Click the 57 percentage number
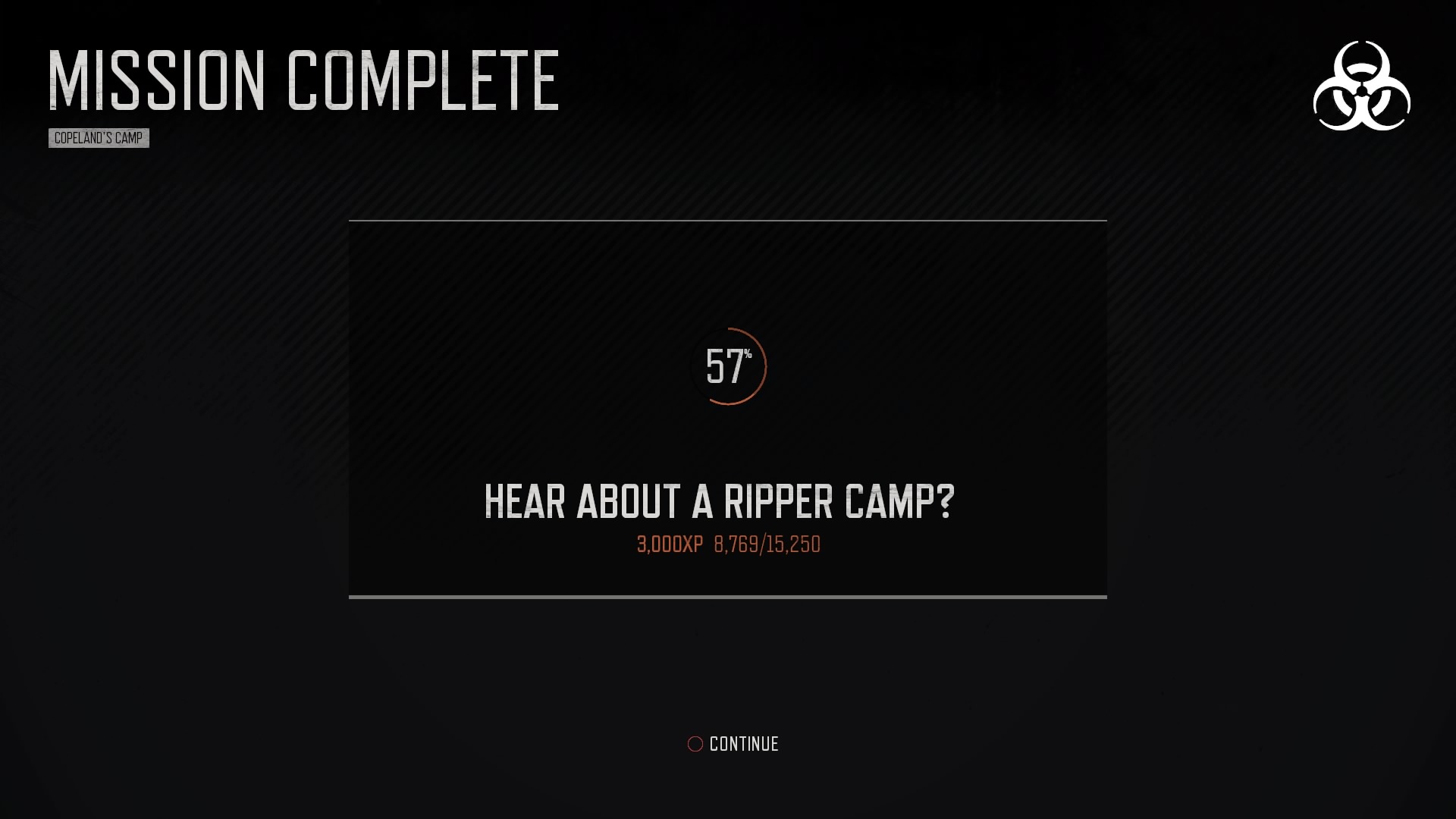 (x=724, y=366)
